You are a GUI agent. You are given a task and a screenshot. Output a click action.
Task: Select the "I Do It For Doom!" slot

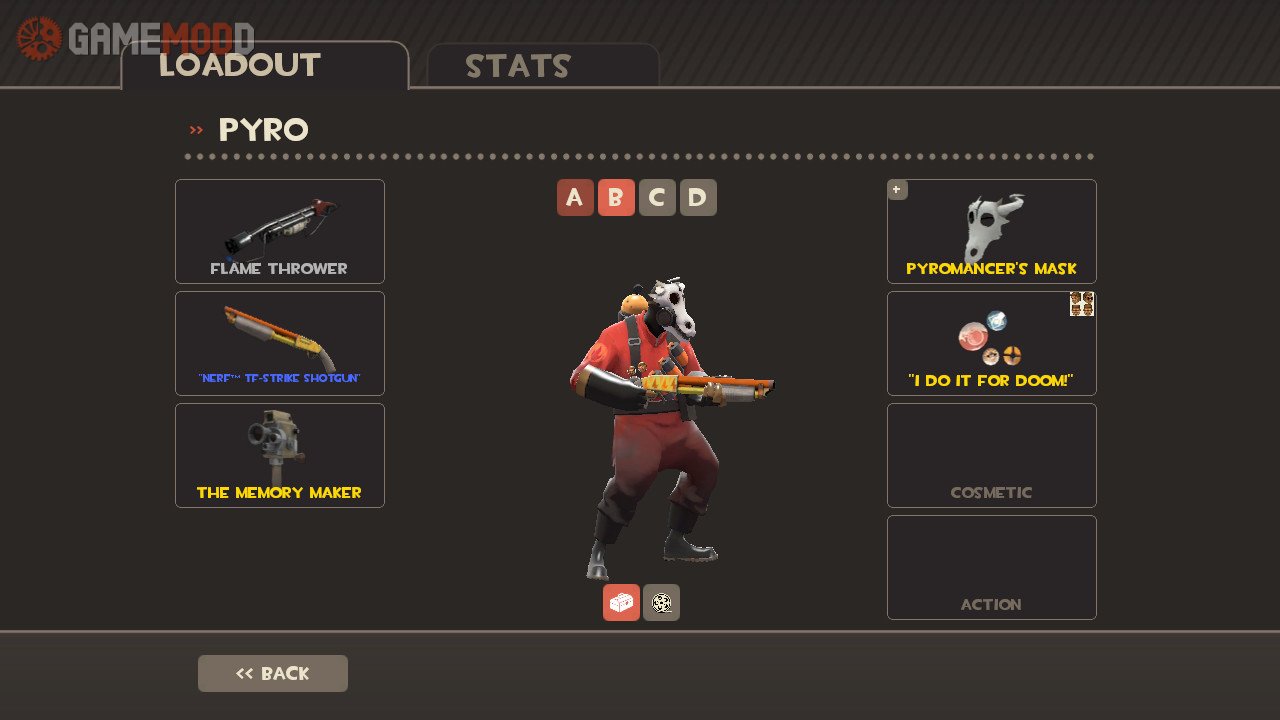pyautogui.click(x=992, y=343)
